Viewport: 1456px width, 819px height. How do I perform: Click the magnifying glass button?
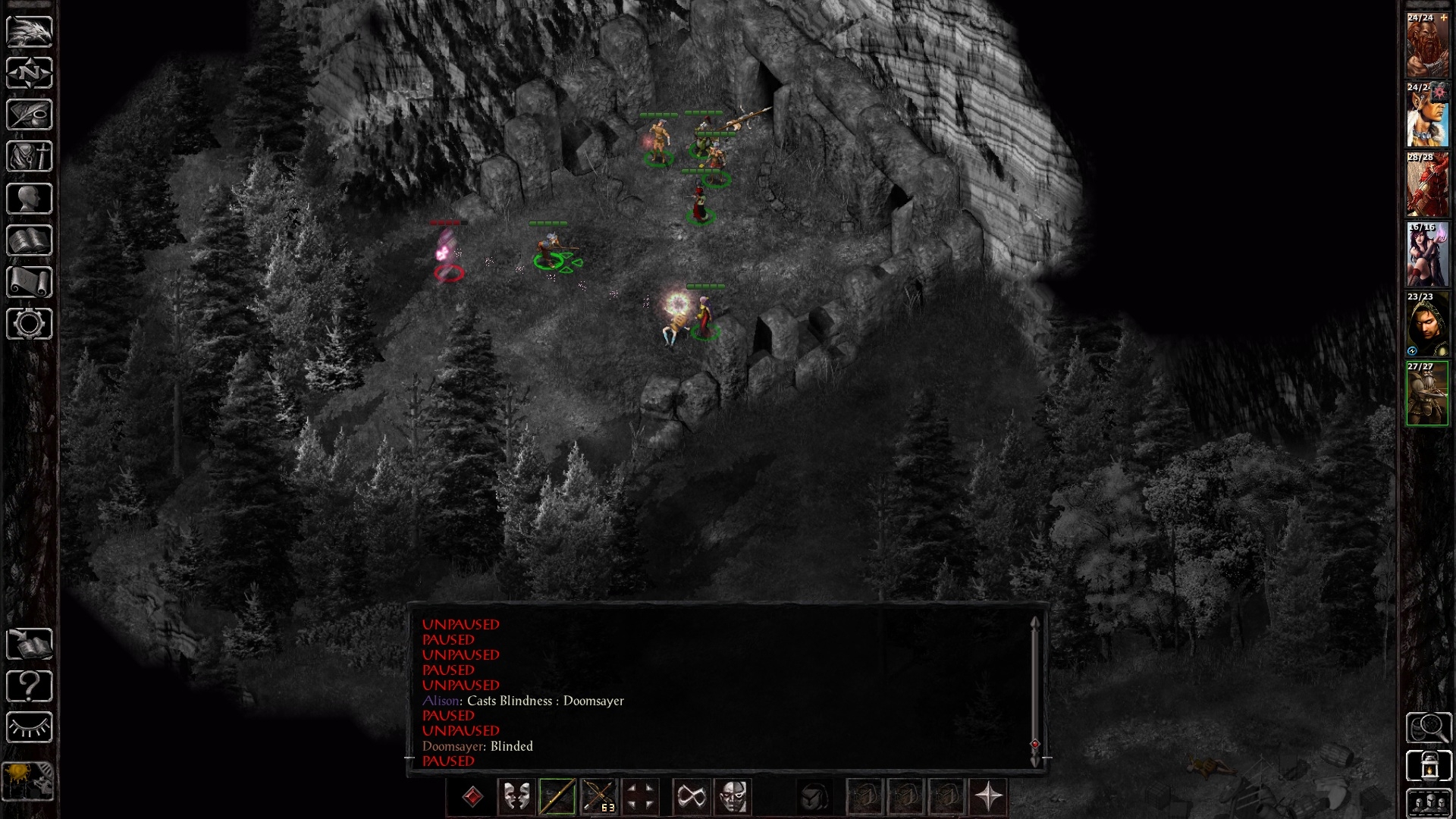(x=1429, y=728)
